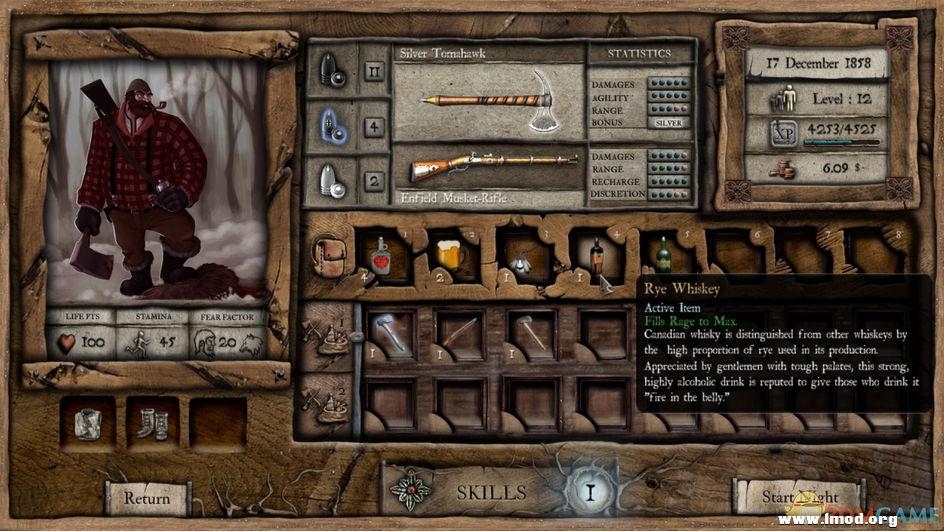The height and width of the screenshot is (532, 944).
Task: Pick the Rye Whiskey bottle slot
Action: tap(596, 257)
